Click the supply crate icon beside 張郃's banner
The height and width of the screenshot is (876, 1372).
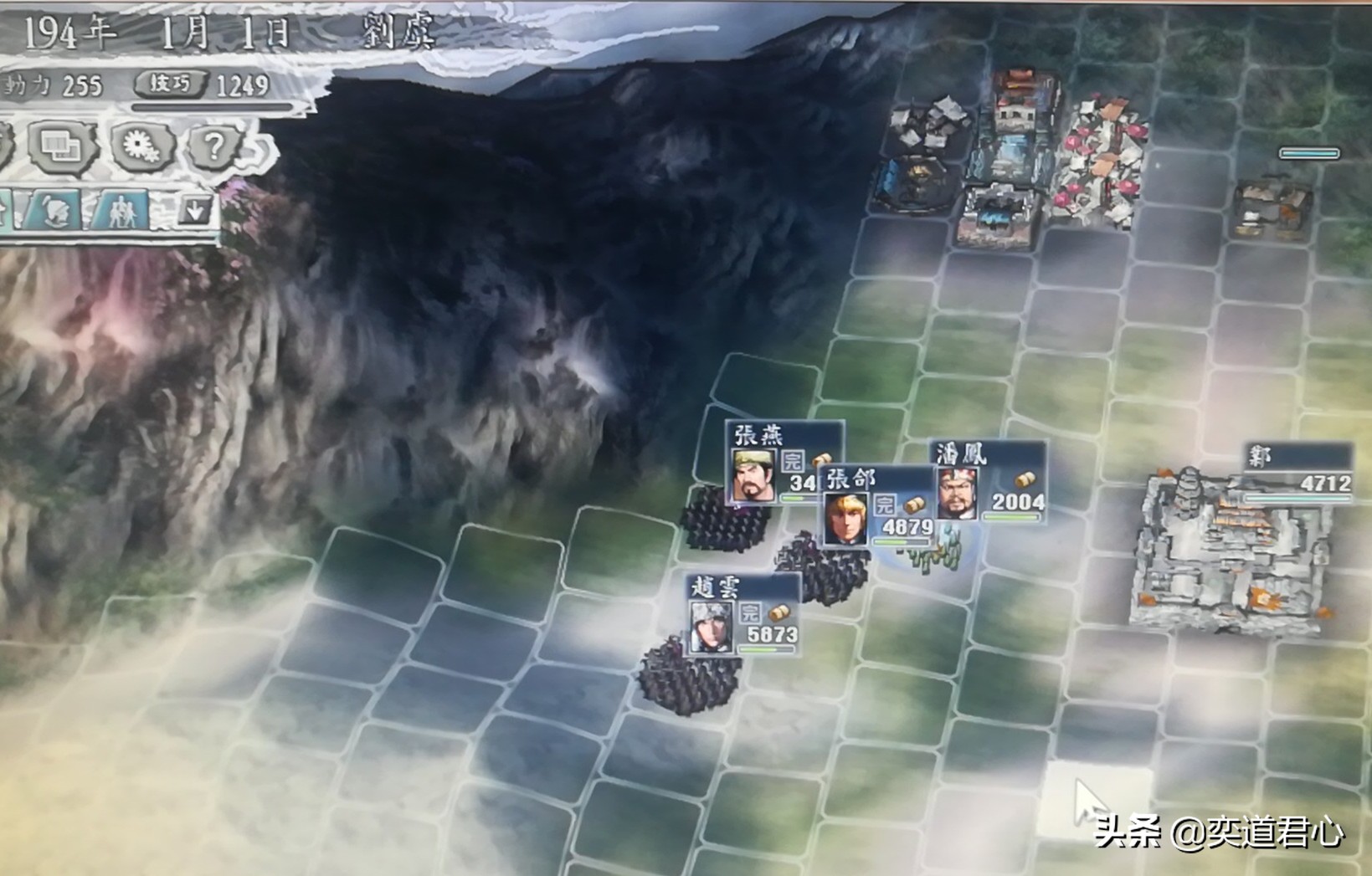point(916,505)
